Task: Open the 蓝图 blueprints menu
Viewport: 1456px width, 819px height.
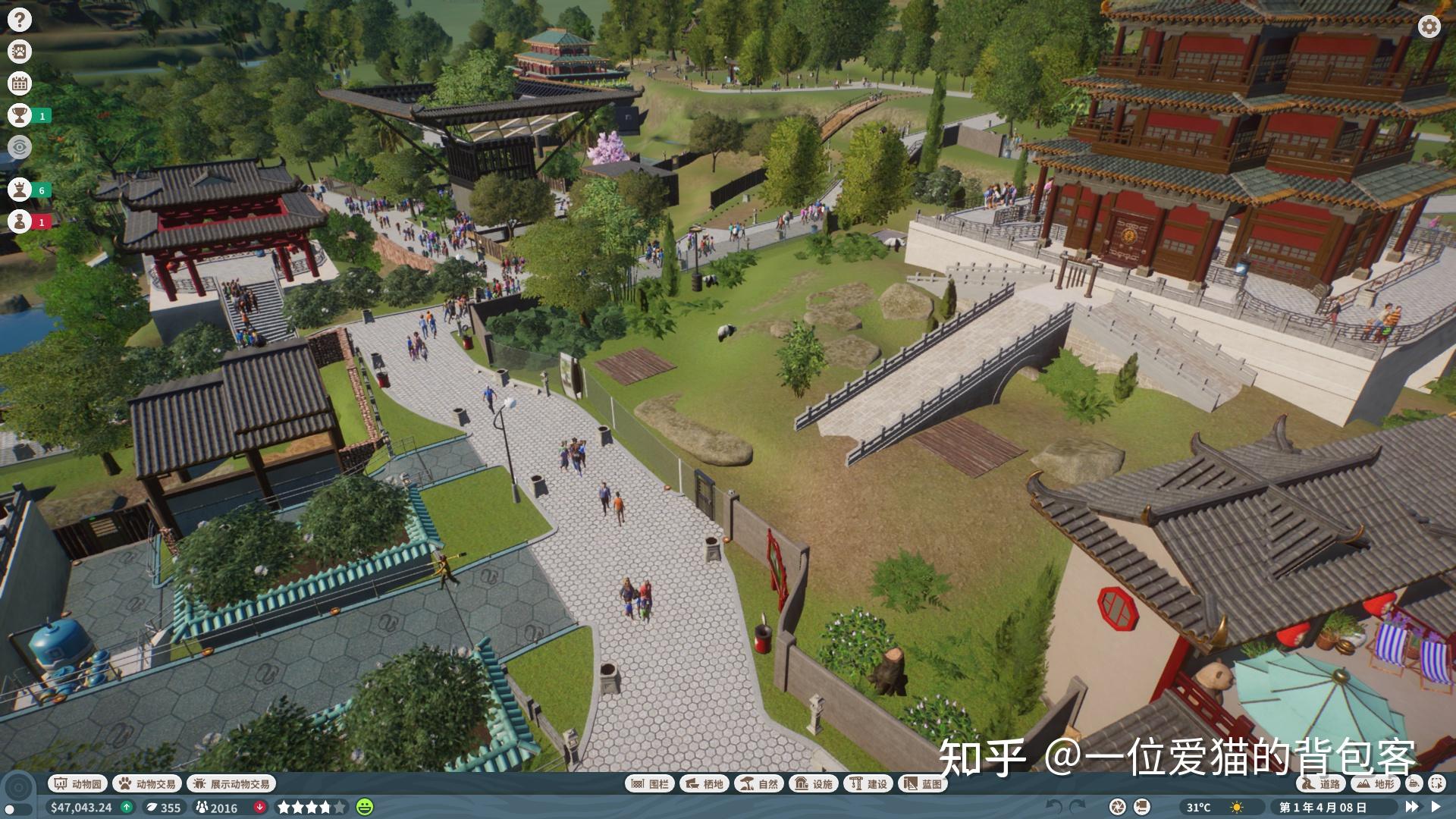Action: click(922, 784)
